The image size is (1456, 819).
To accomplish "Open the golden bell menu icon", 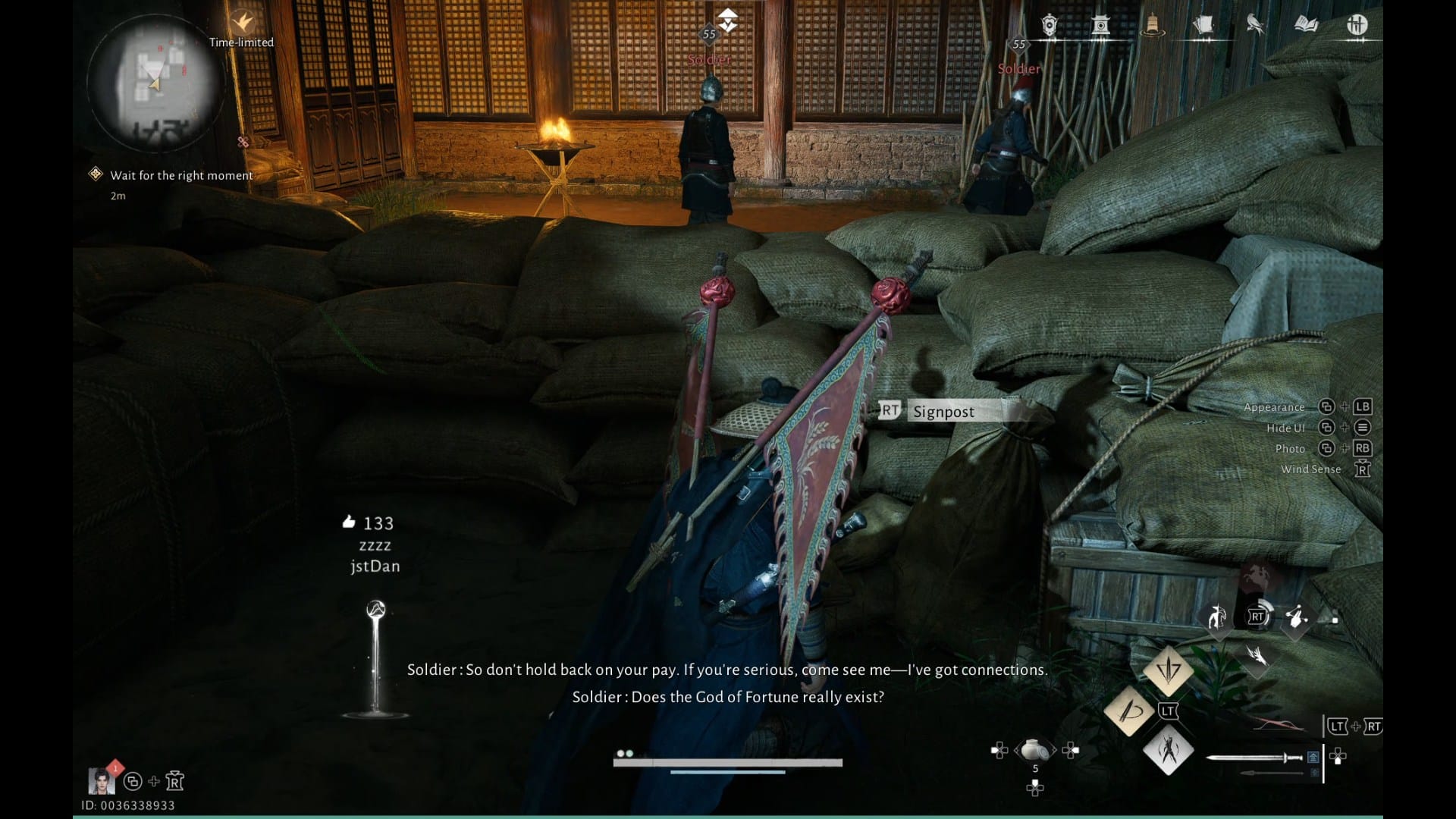I will click(1152, 26).
